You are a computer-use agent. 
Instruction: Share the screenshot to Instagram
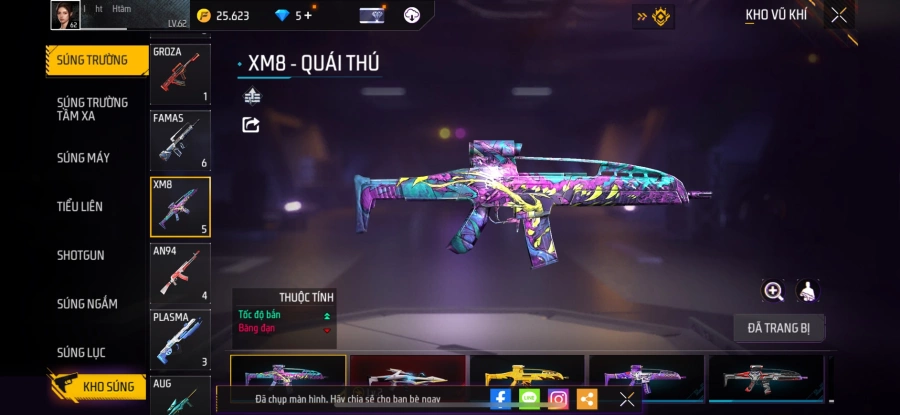tap(558, 399)
